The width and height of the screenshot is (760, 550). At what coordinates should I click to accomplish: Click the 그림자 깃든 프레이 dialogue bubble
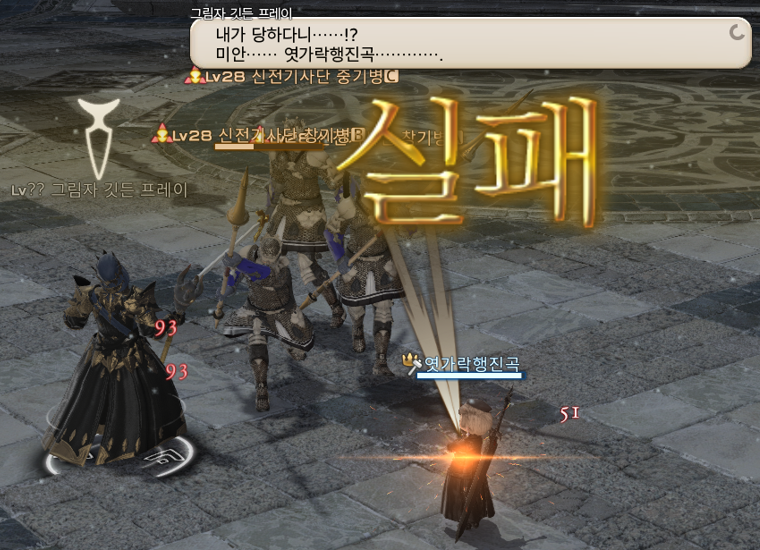coord(470,43)
